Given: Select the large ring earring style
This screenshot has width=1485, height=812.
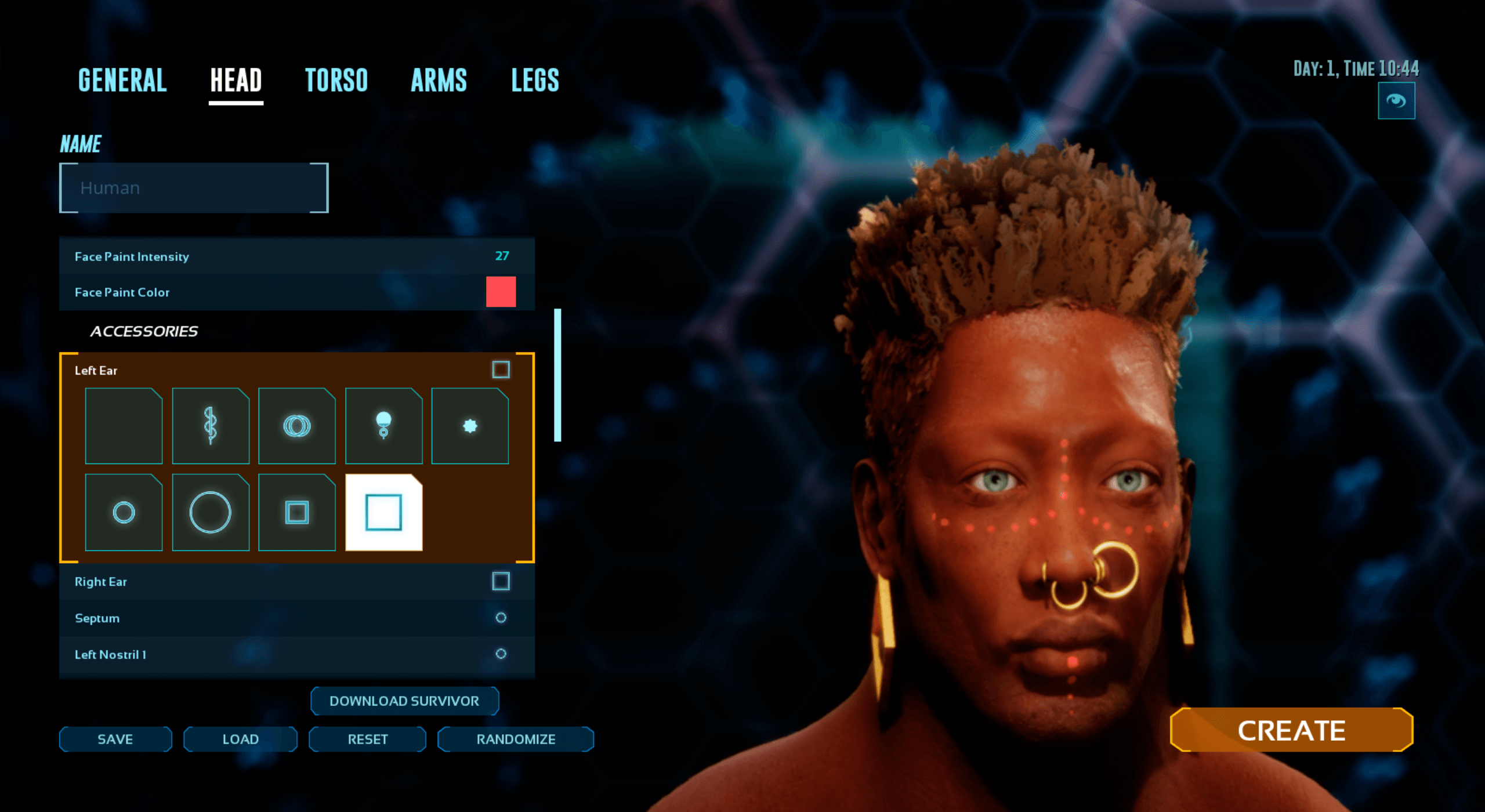Looking at the screenshot, I should pyautogui.click(x=210, y=512).
